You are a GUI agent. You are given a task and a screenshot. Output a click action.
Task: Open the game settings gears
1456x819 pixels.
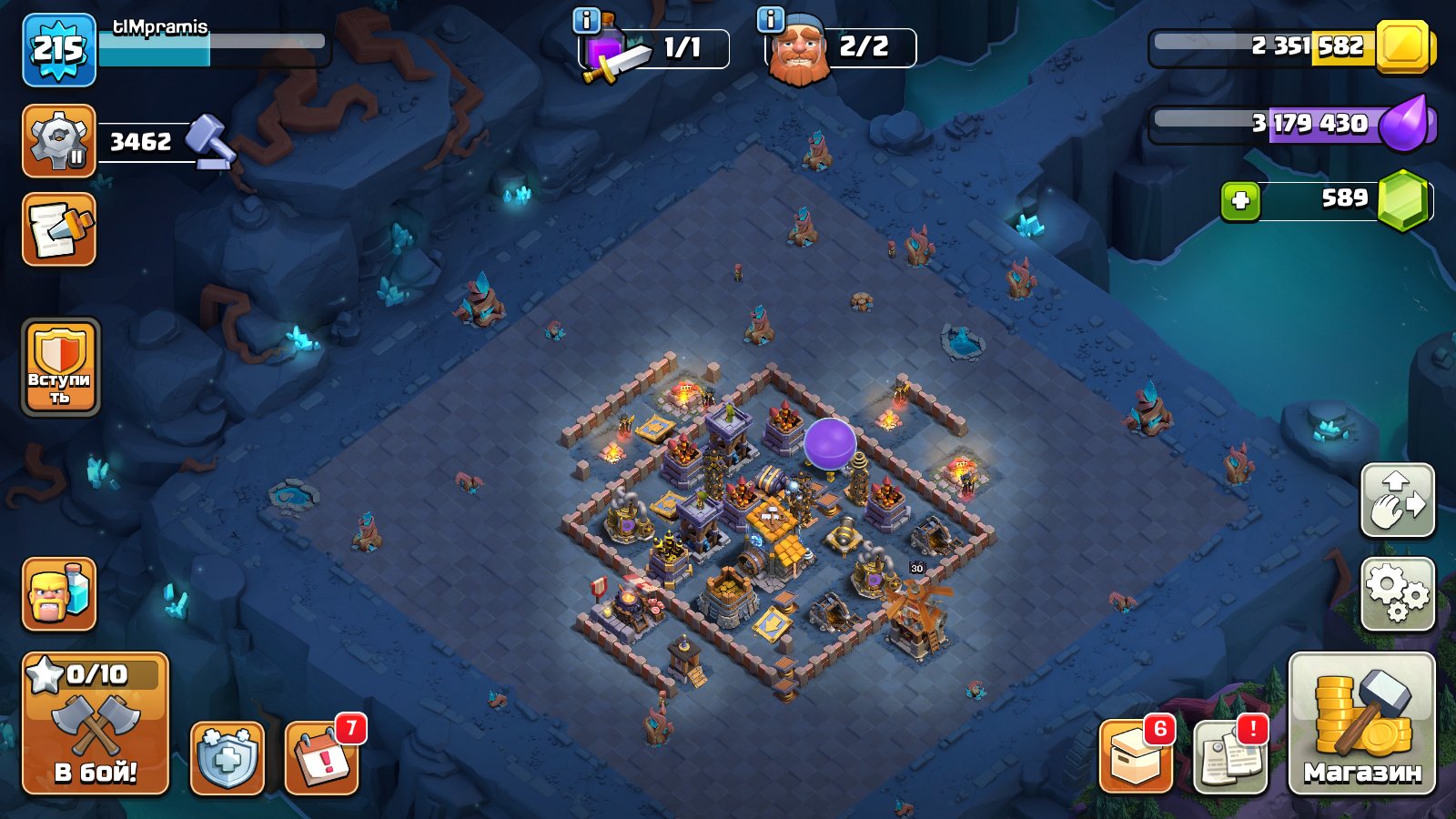coord(1400,591)
